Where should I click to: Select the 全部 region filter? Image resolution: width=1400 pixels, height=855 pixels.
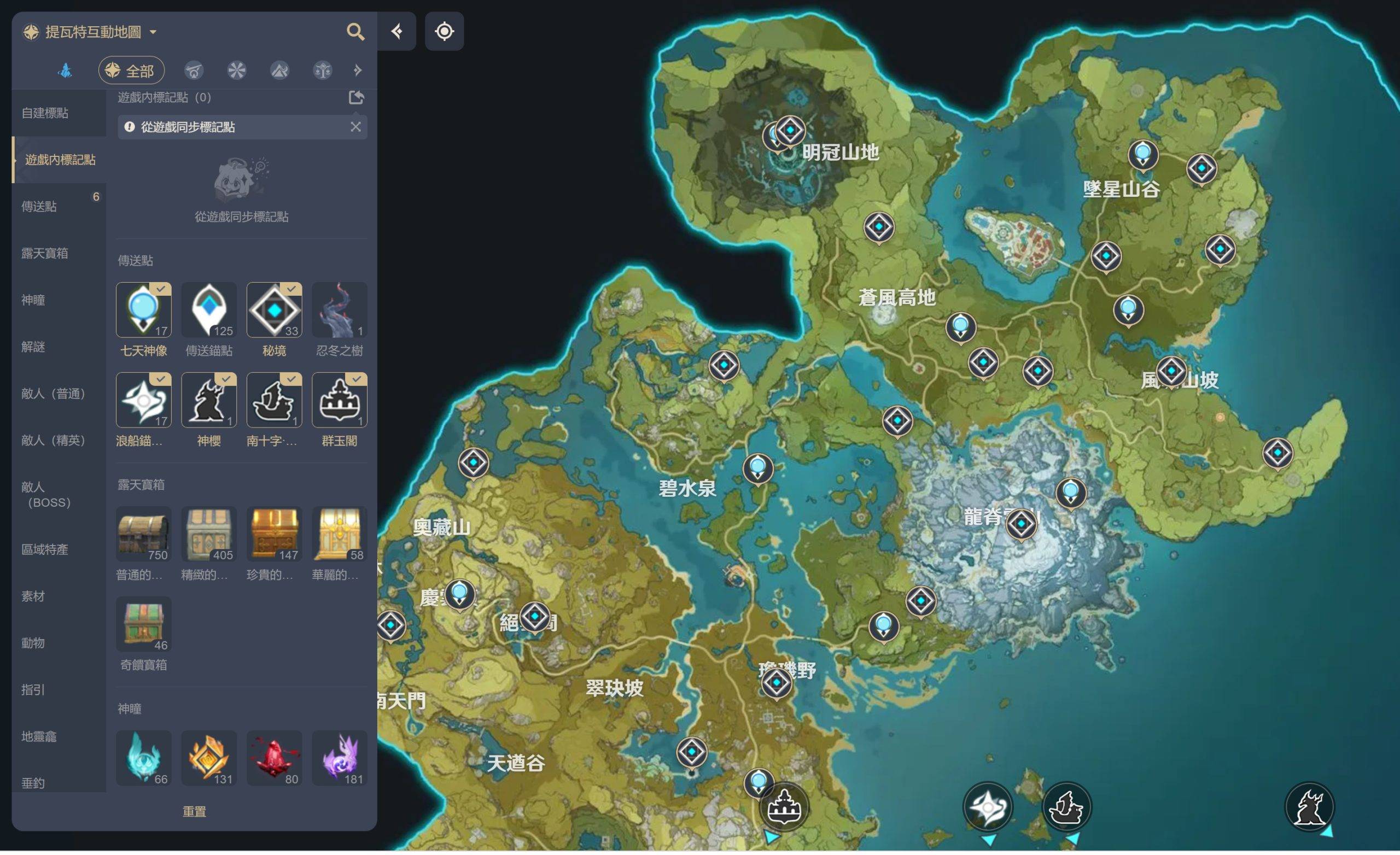[x=131, y=71]
